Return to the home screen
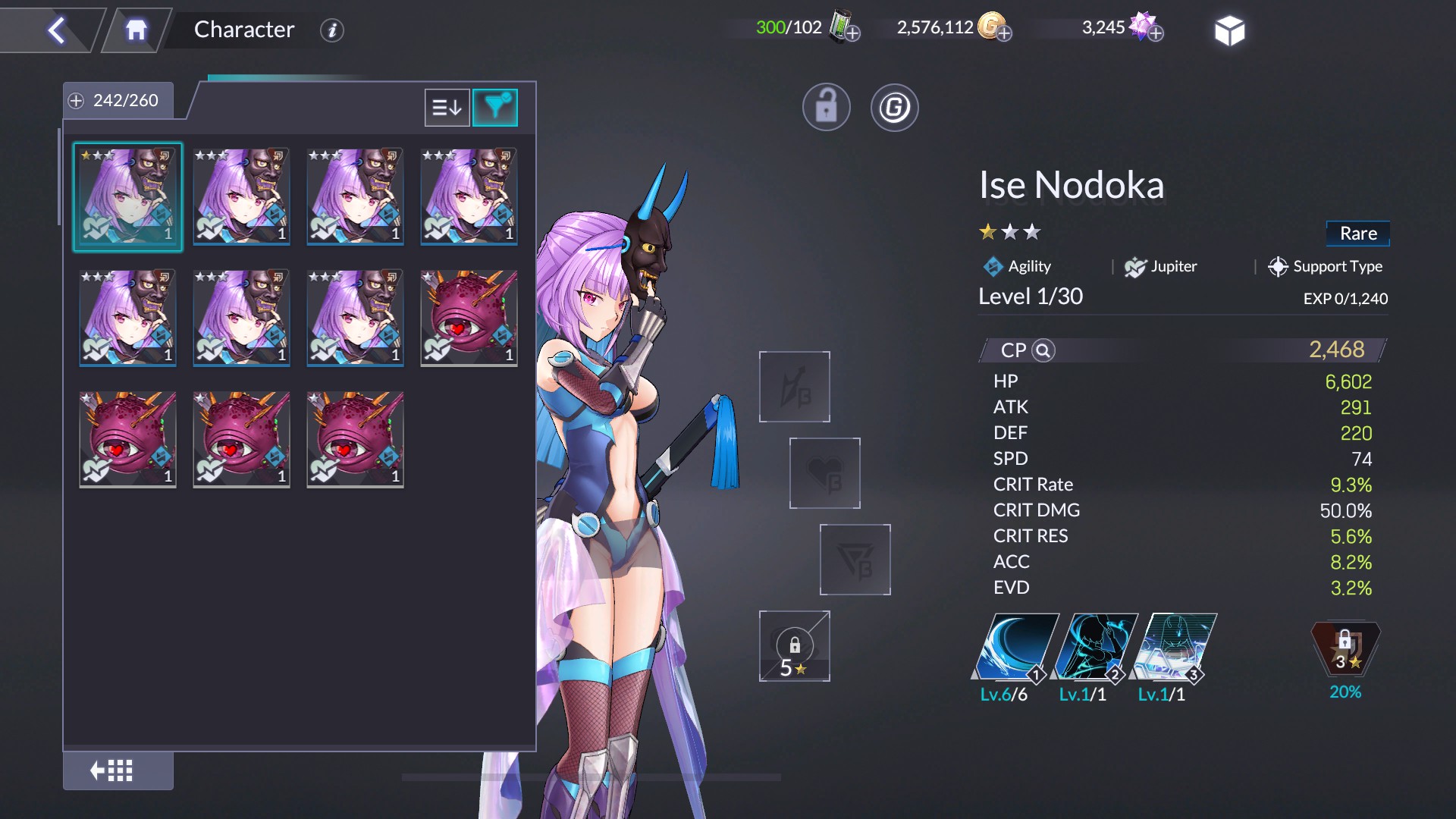This screenshot has width=1456, height=819. 136,30
